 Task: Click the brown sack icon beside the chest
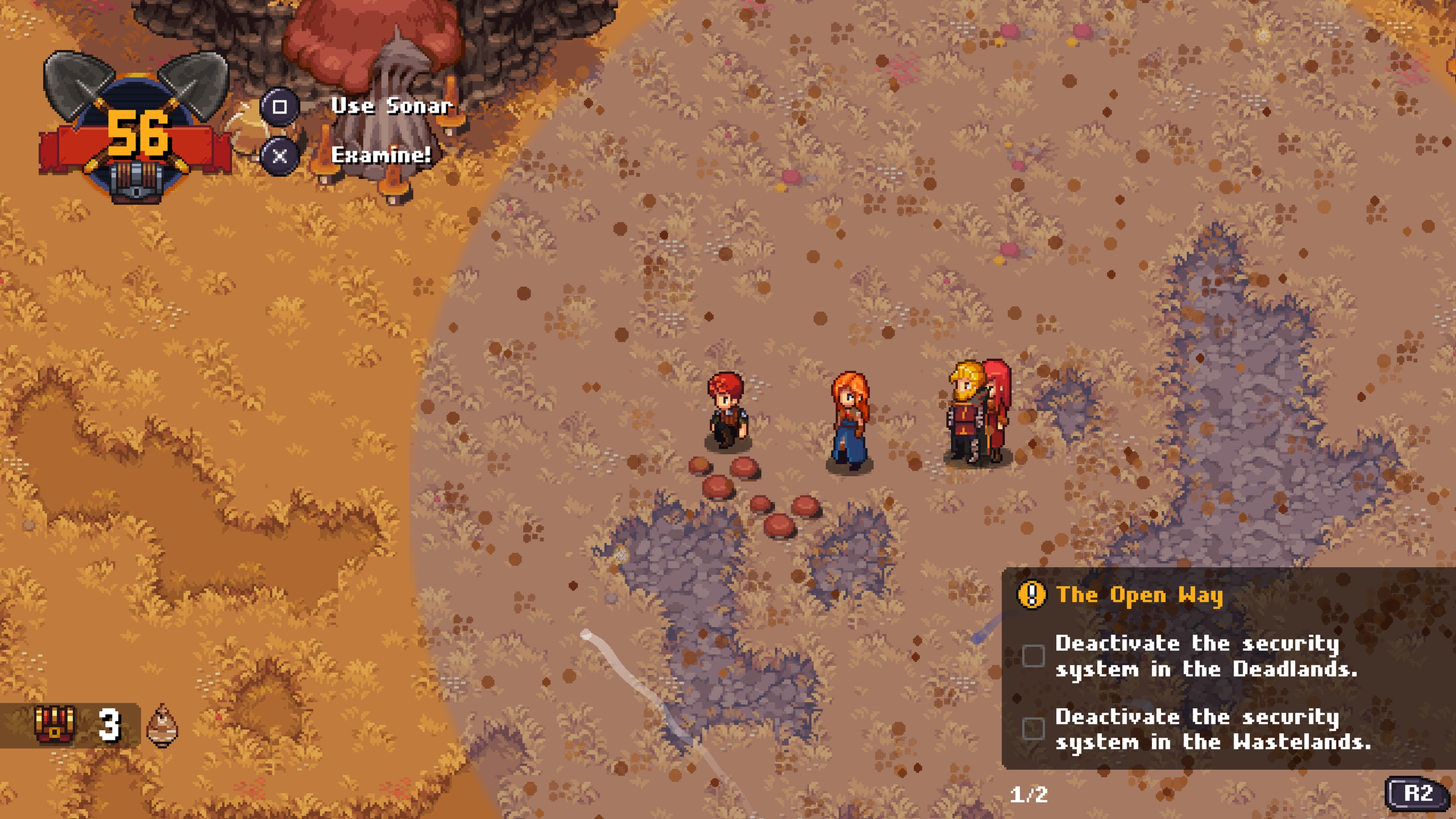(162, 725)
